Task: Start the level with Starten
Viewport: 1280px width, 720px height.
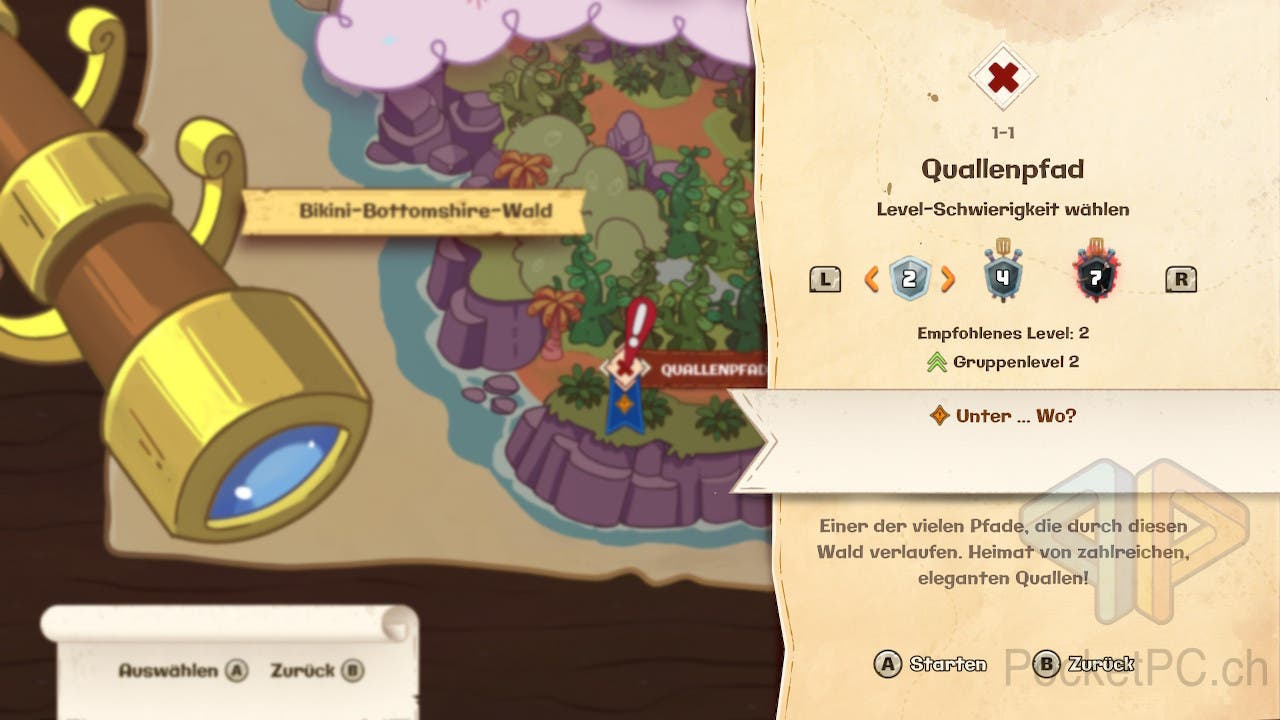Action: coord(930,664)
